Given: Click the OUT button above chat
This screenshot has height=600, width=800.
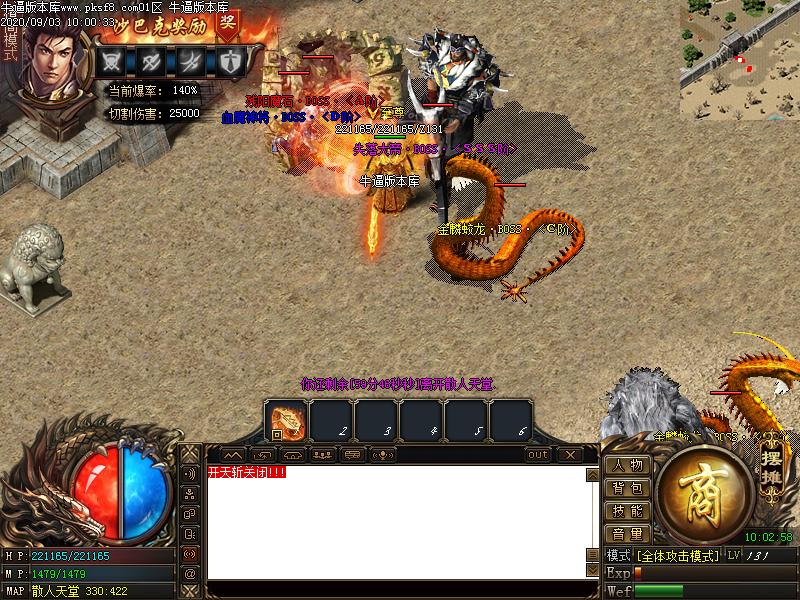Looking at the screenshot, I should [538, 455].
